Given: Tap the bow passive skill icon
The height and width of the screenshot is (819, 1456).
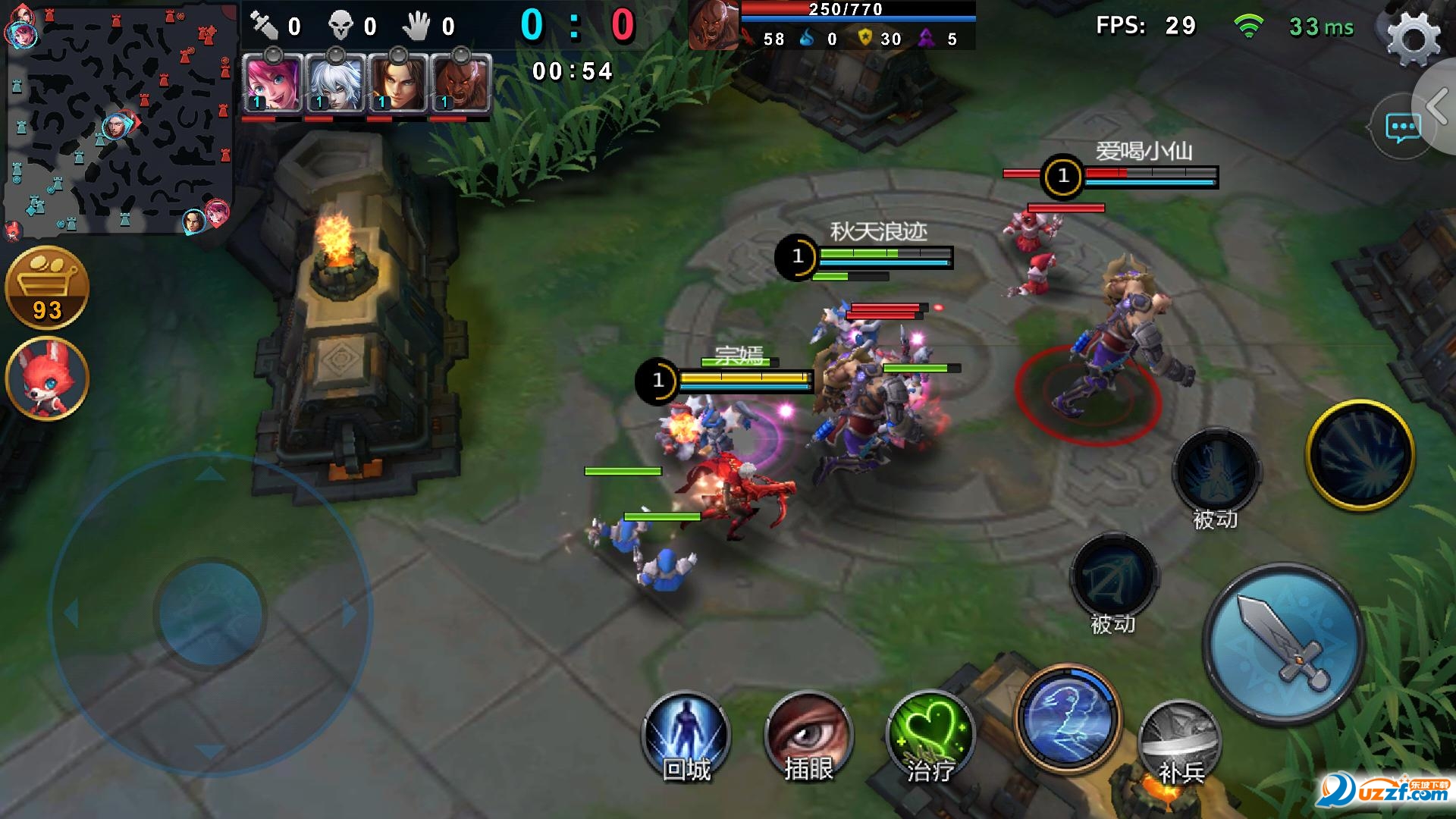Looking at the screenshot, I should pos(1112,579).
